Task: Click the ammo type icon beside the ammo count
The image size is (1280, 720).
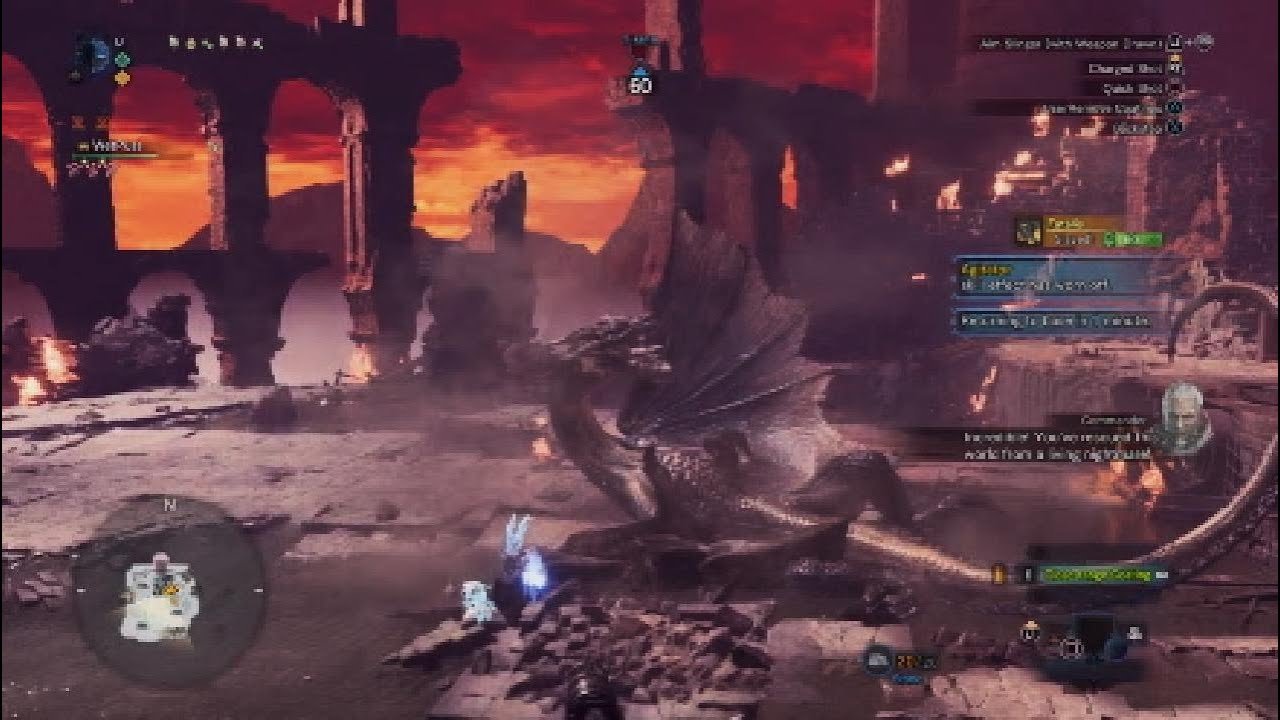Action: (879, 659)
